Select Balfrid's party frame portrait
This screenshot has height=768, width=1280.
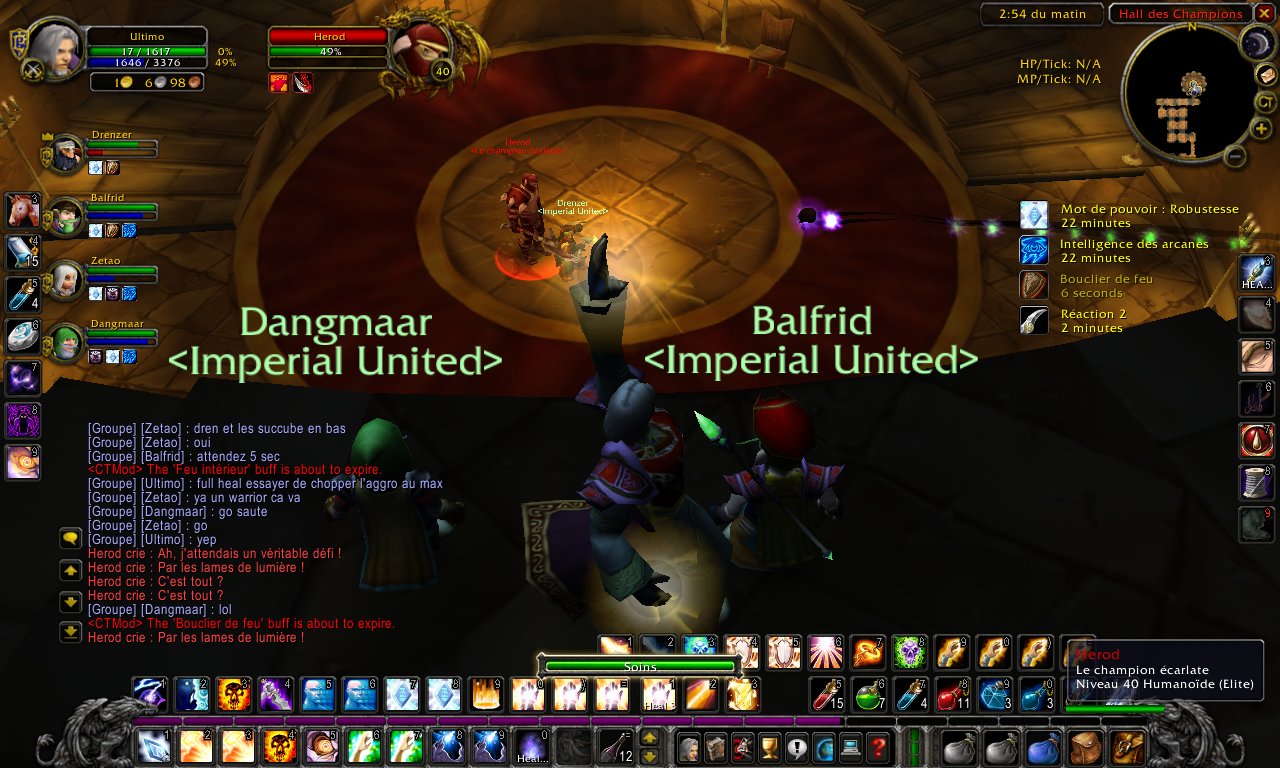pyautogui.click(x=66, y=216)
